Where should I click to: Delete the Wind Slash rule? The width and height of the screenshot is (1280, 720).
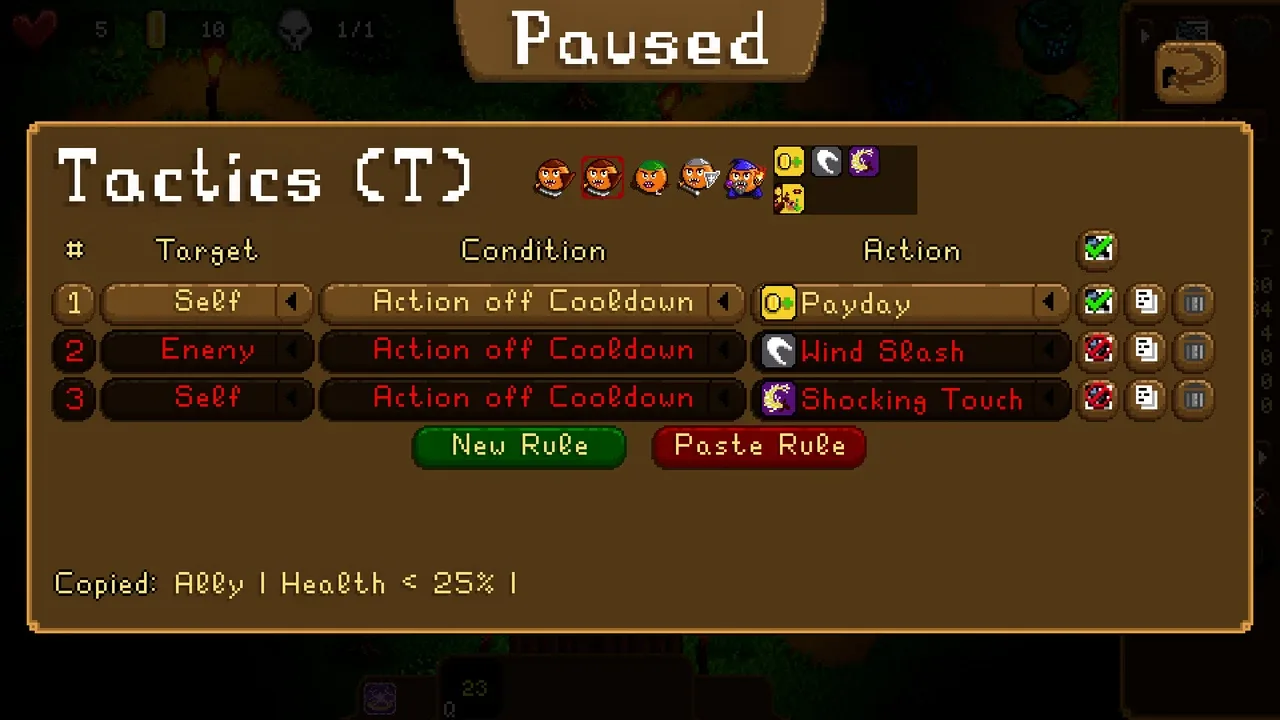pyautogui.click(x=1194, y=350)
